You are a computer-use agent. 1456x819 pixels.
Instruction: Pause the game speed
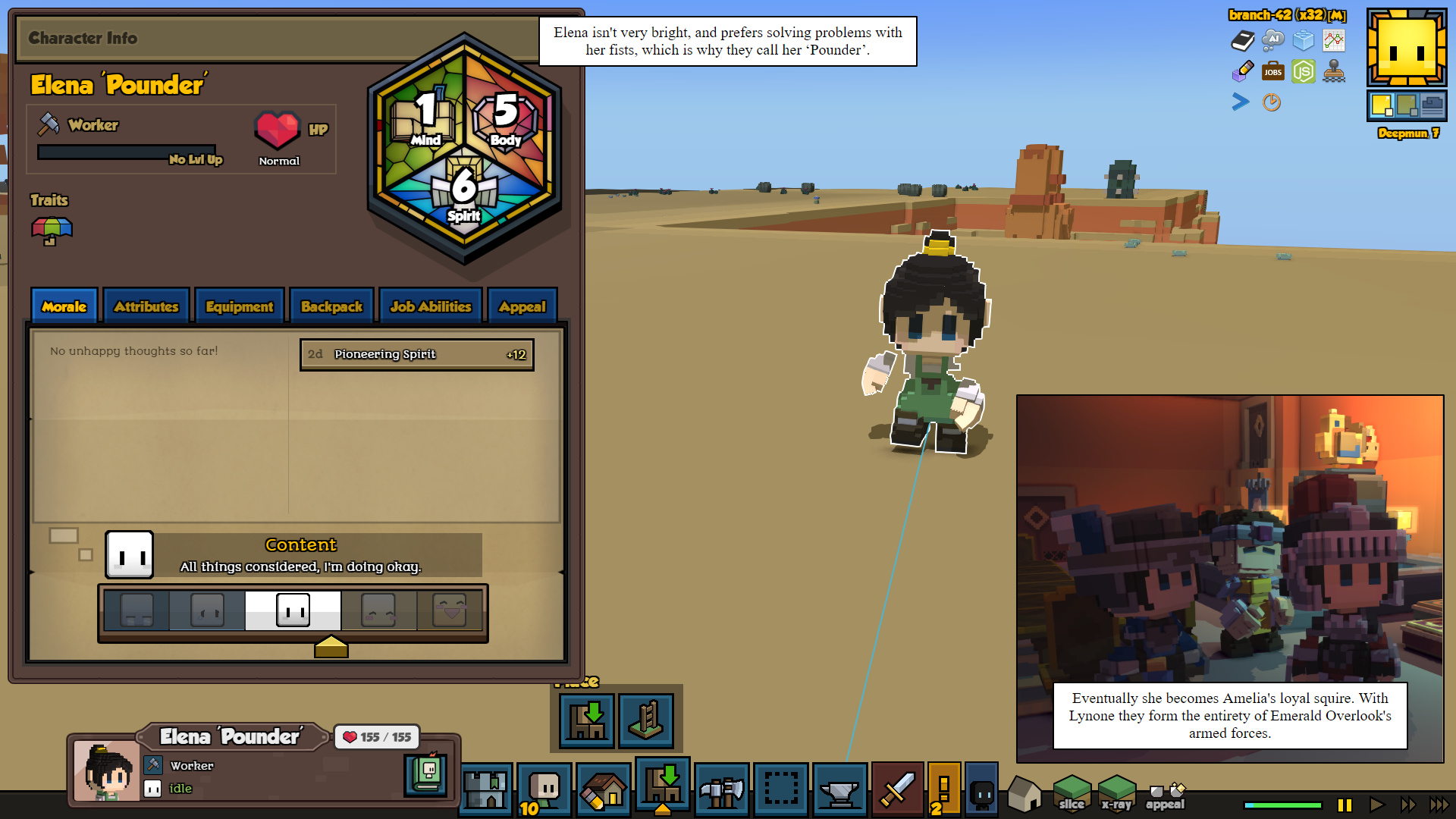[1345, 805]
